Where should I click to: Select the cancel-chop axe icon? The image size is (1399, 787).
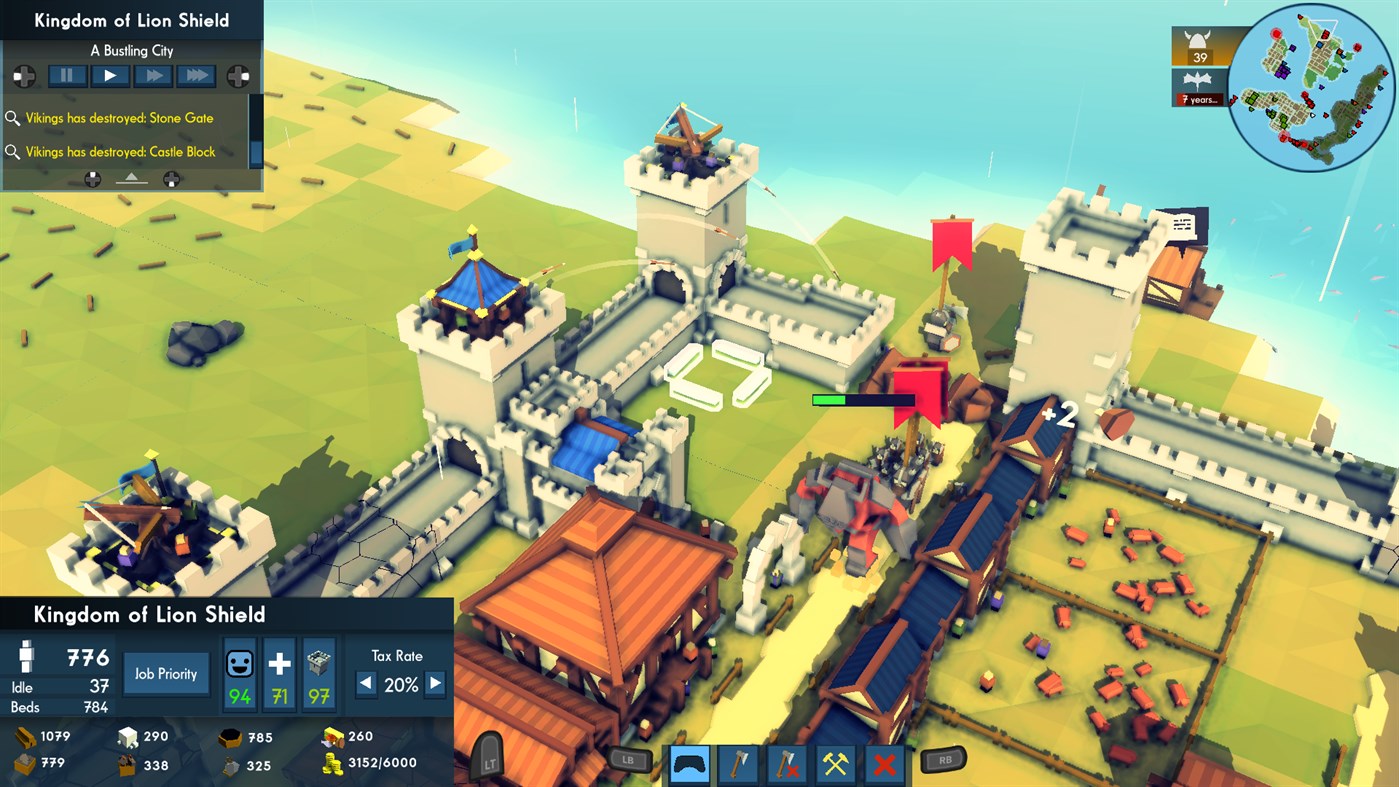tap(786, 763)
